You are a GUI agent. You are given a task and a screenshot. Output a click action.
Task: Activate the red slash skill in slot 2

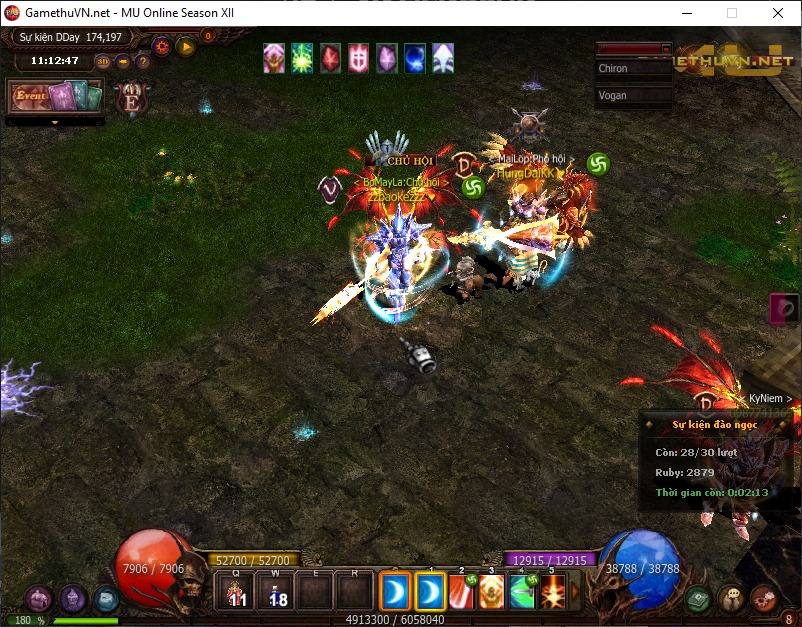[462, 592]
